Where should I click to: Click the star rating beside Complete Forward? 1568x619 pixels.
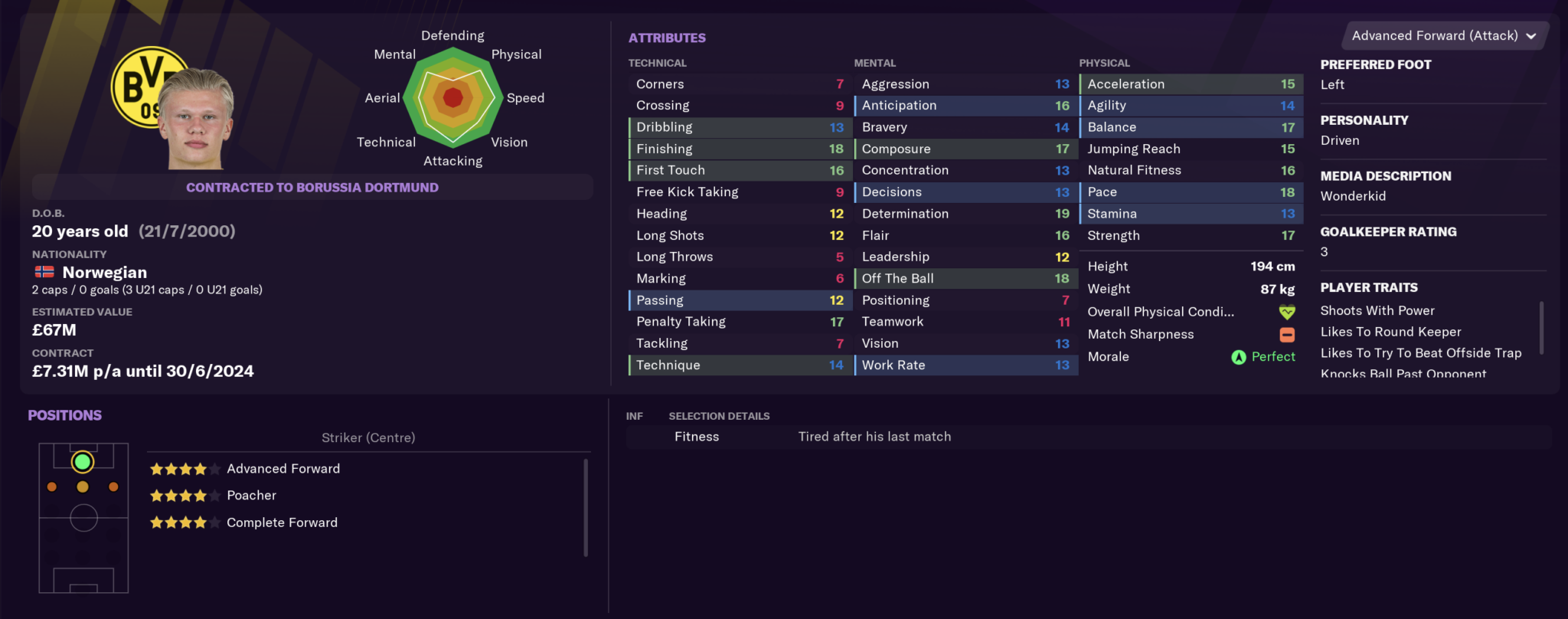tap(184, 522)
